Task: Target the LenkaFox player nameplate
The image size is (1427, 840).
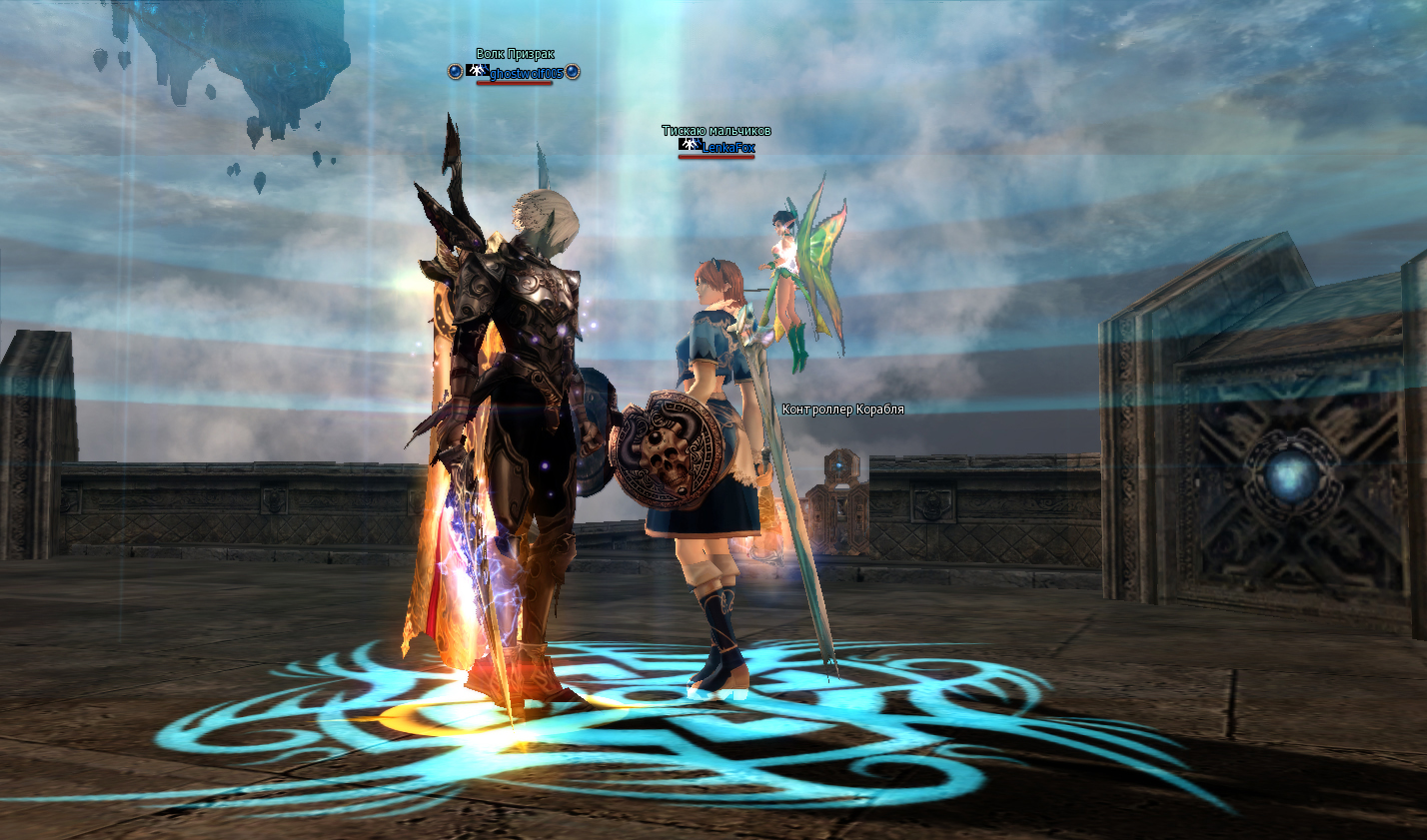Action: 726,147
